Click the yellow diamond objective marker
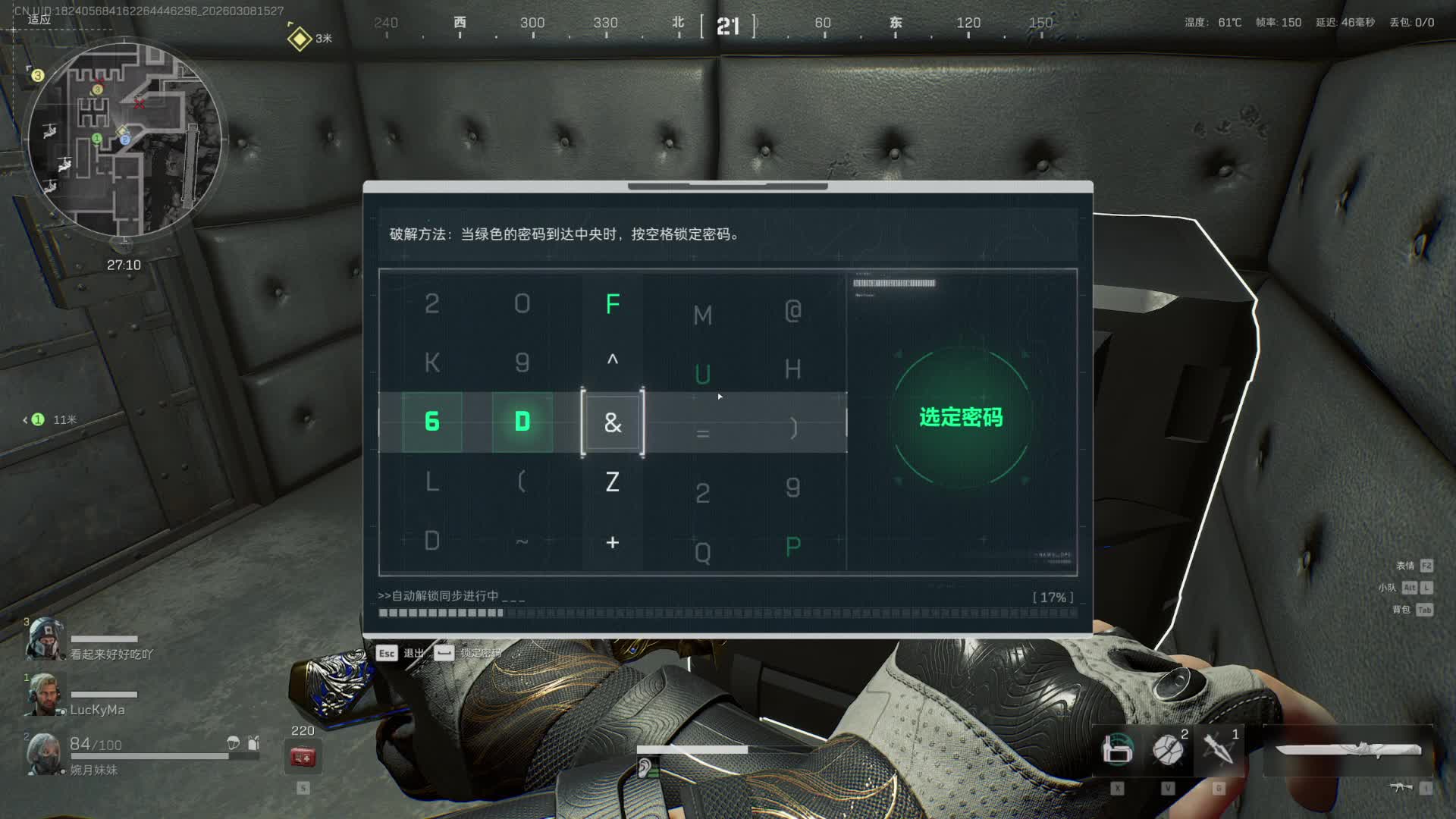Image resolution: width=1456 pixels, height=819 pixels. pos(300,38)
